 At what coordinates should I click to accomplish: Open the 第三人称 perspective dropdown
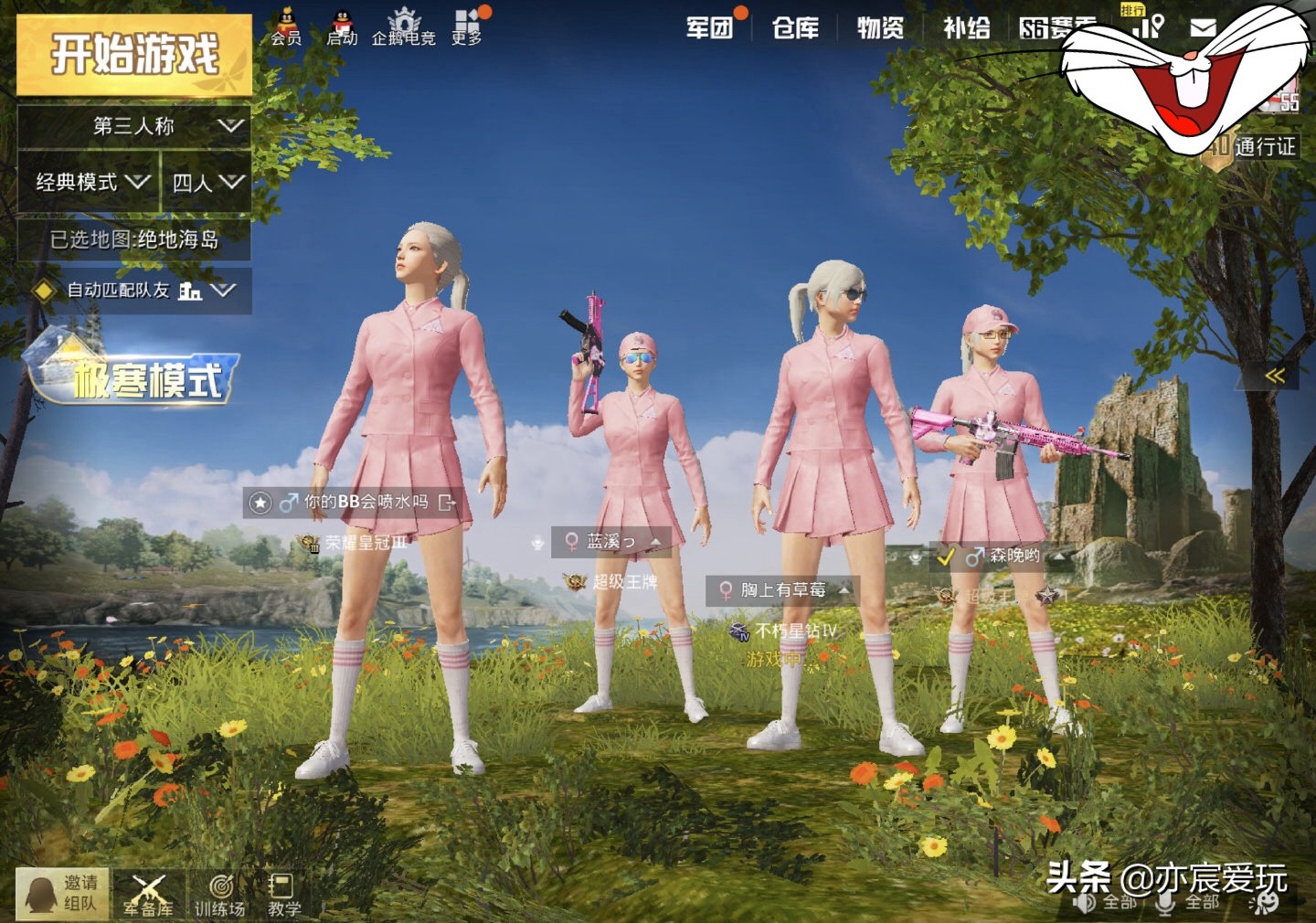point(134,126)
